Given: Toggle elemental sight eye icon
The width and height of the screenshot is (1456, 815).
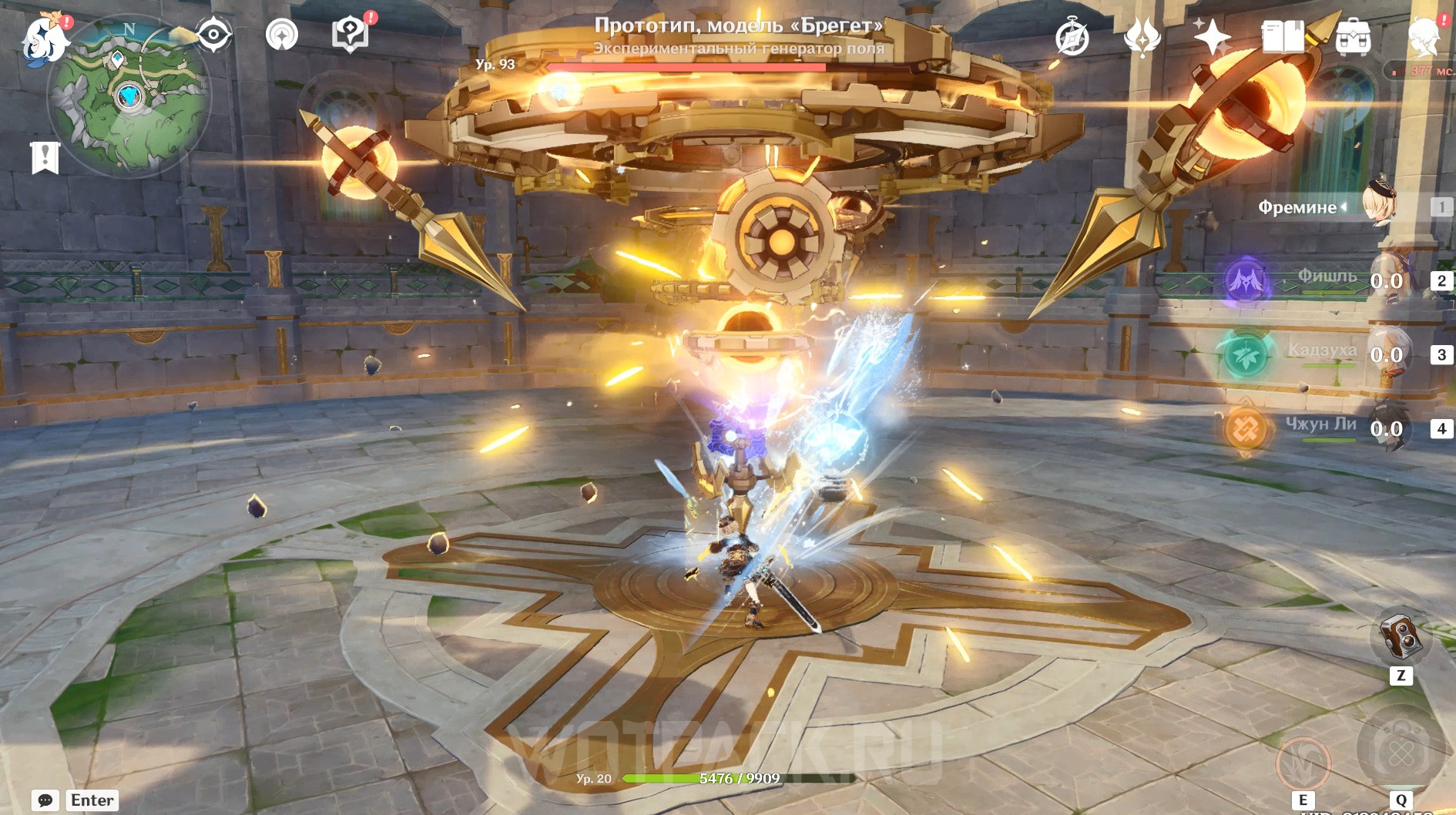Looking at the screenshot, I should 213,35.
